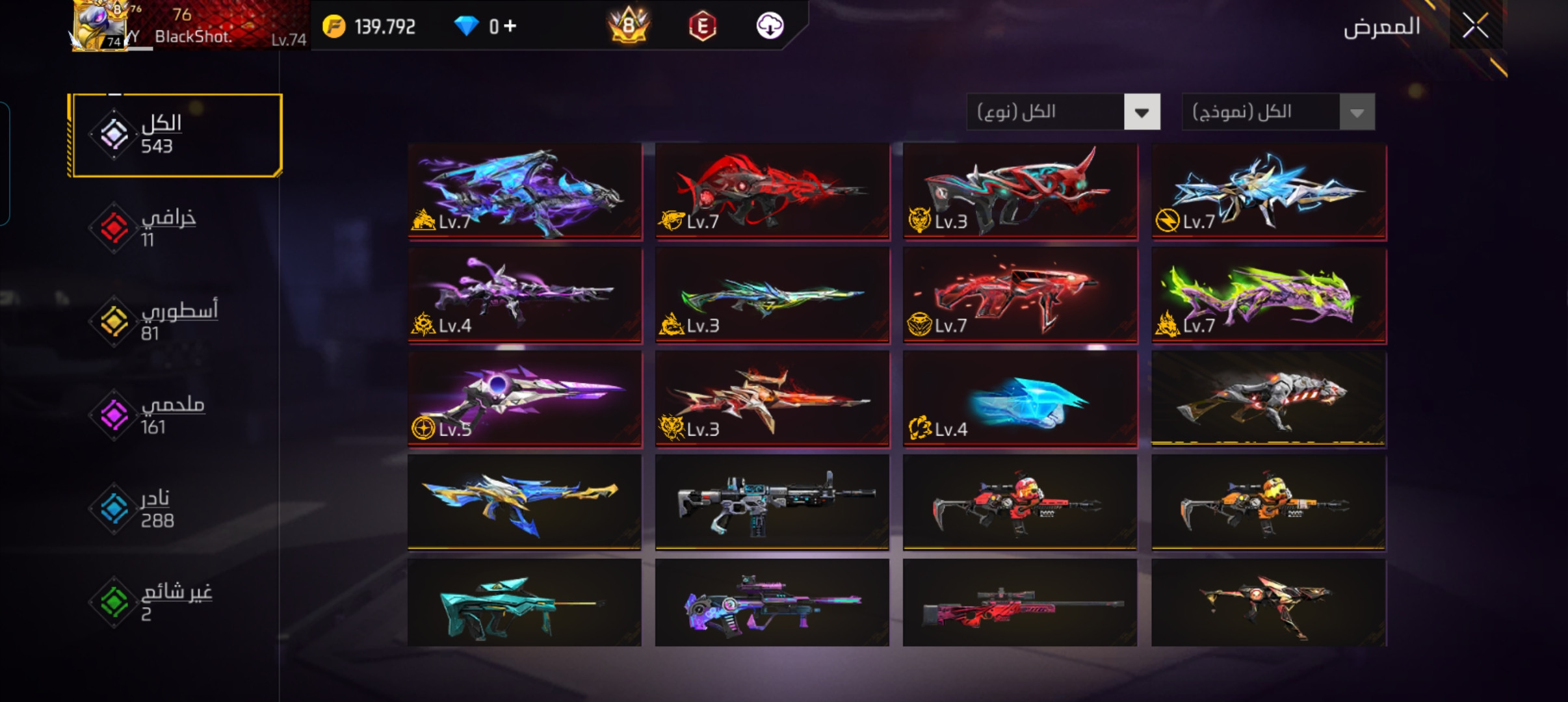The height and width of the screenshot is (702, 1568).
Task: Open the الكل (نوع) type dropdown
Action: tap(1063, 112)
